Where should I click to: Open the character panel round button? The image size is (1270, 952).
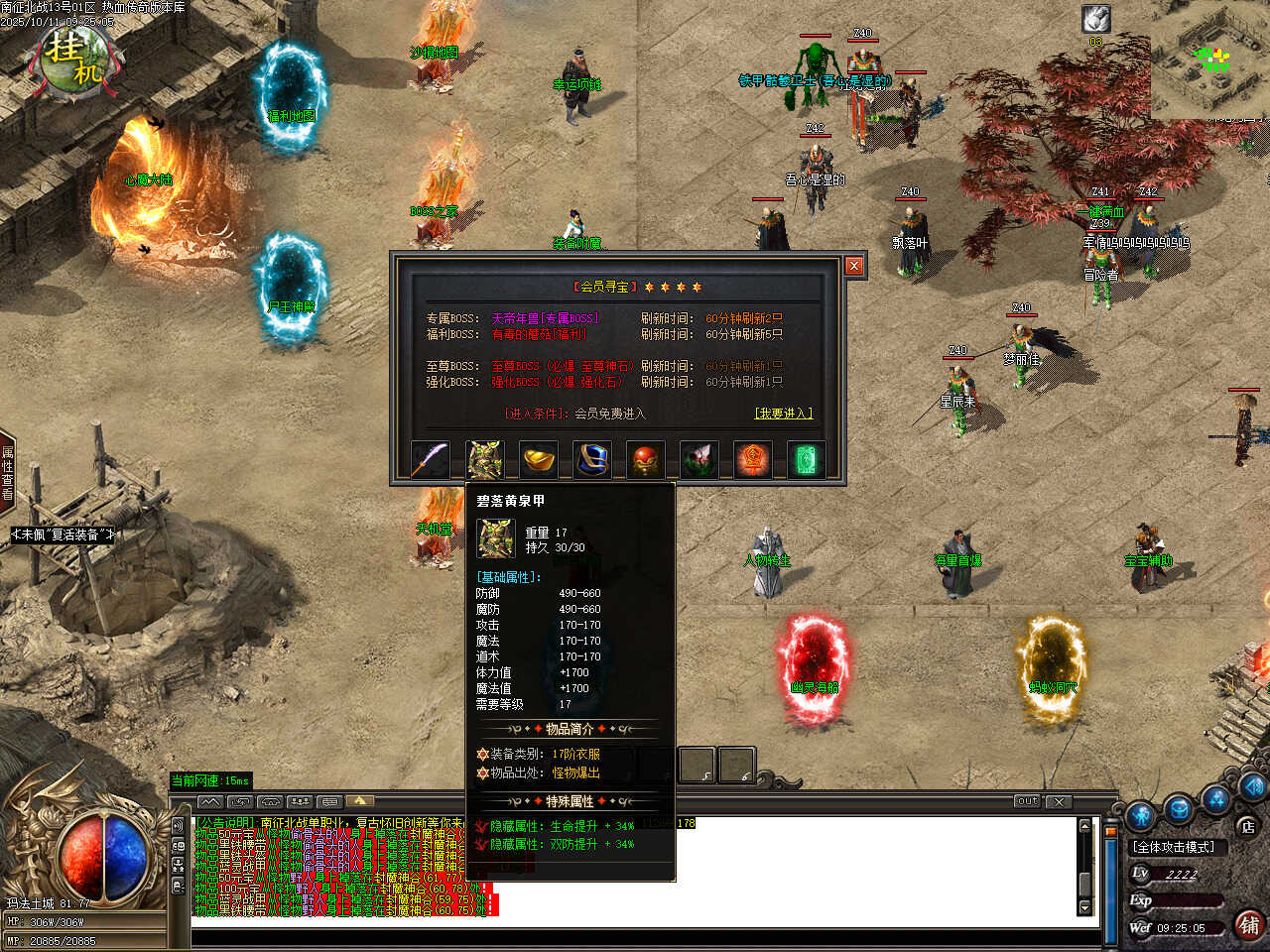pyautogui.click(x=1141, y=813)
